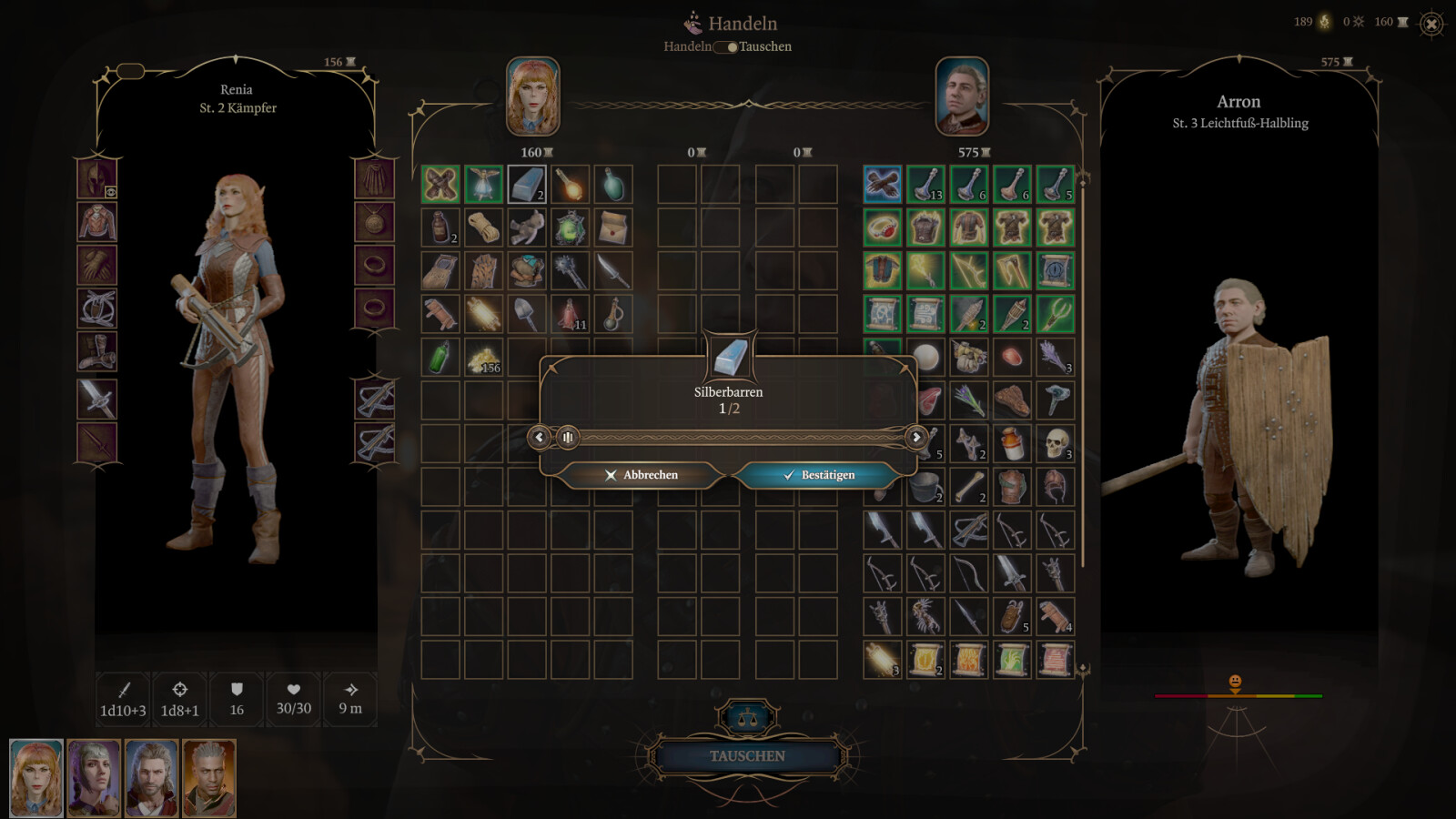Click Renia's equipped amulet slot
This screenshot has height=819, width=1456.
374,222
